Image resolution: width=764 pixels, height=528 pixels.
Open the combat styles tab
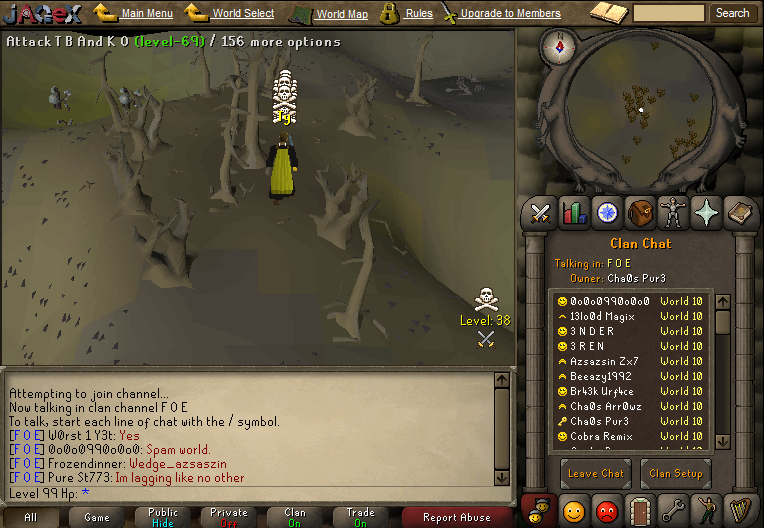541,212
